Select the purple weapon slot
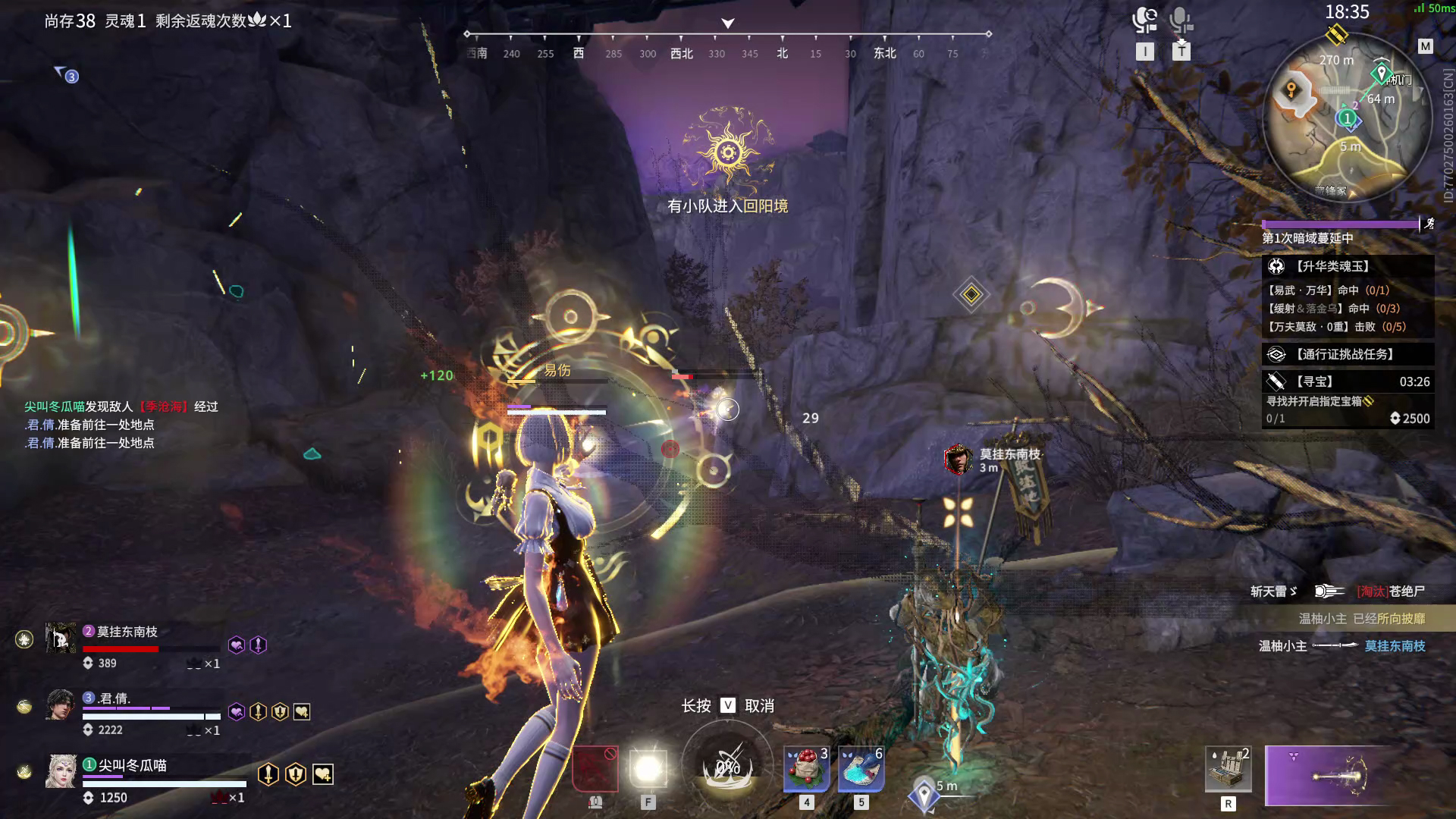The height and width of the screenshot is (819, 1456). tap(1327, 775)
